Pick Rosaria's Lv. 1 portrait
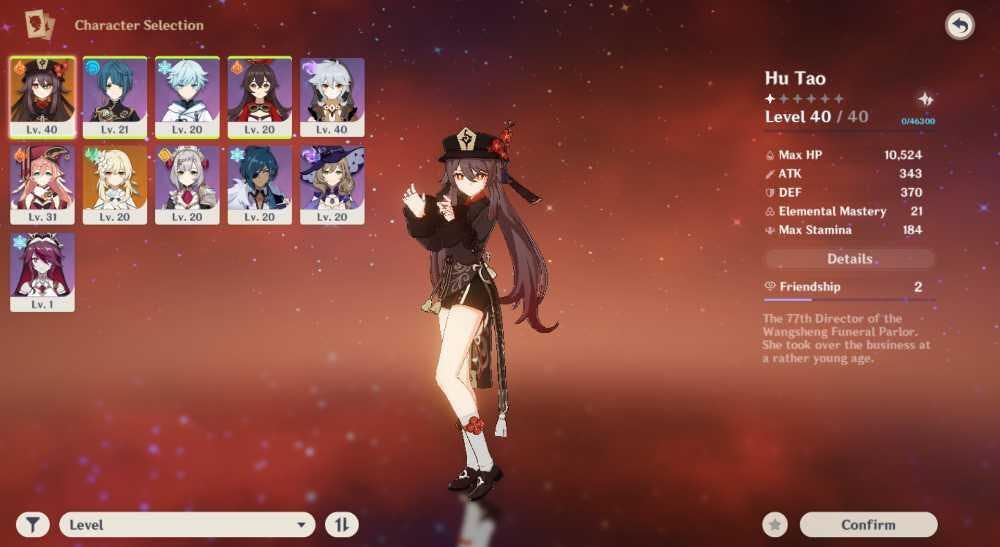Screen dimensions: 1000x547 42,271
